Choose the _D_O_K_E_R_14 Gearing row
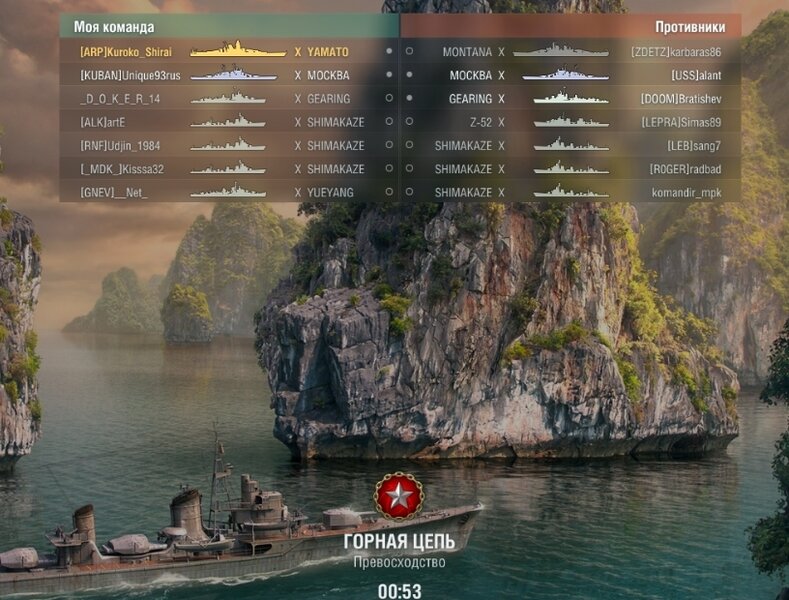The height and width of the screenshot is (600, 789). click(x=228, y=99)
